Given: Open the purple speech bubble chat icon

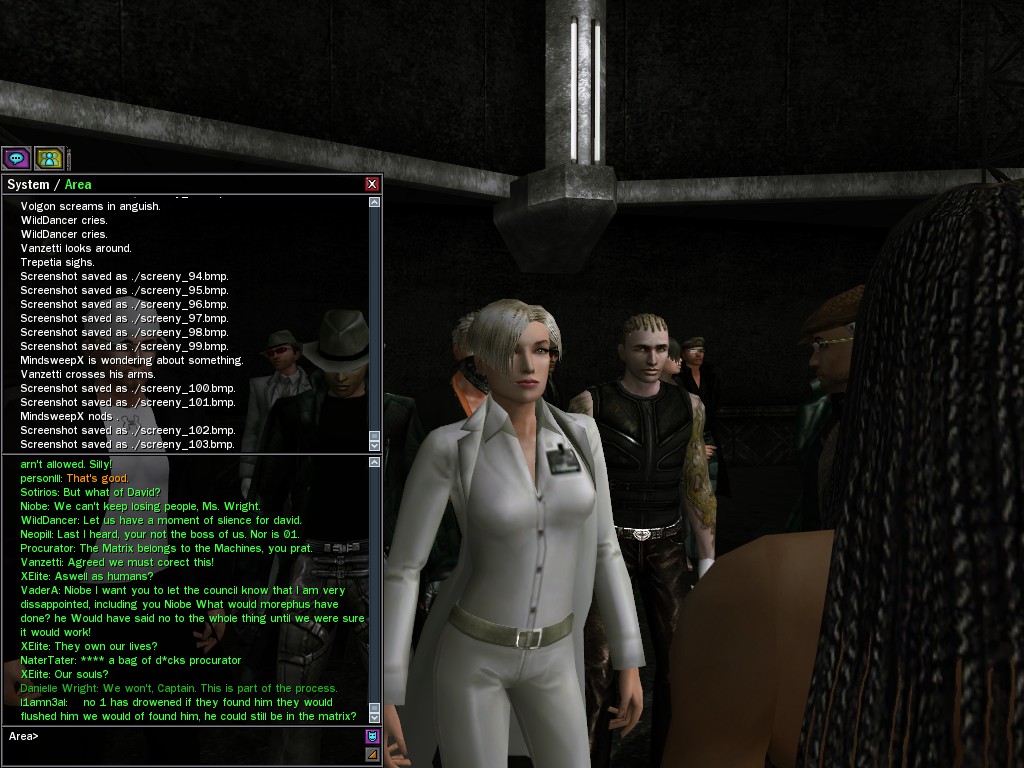Looking at the screenshot, I should [16, 158].
